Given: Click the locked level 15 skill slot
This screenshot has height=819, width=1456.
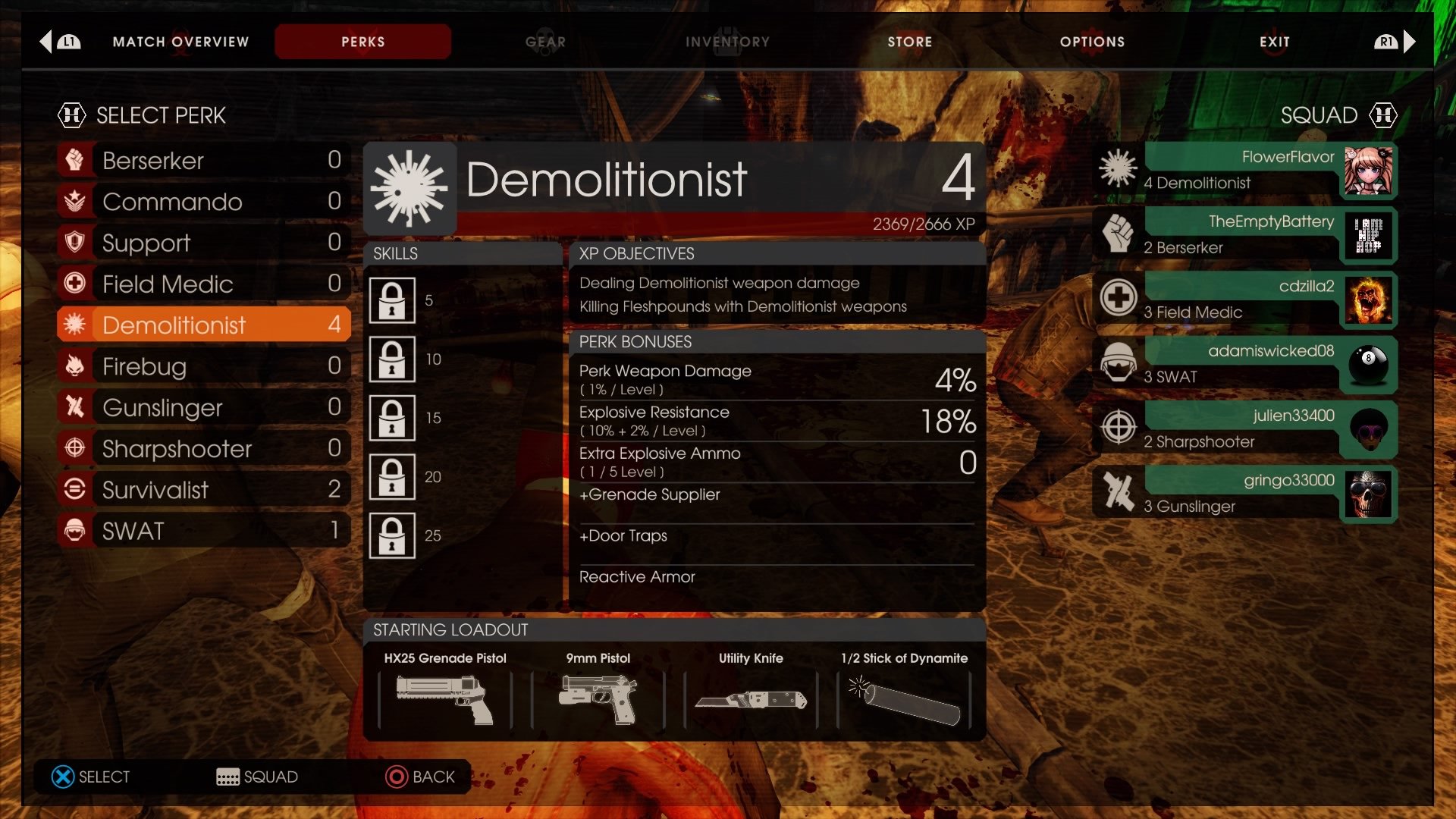Looking at the screenshot, I should [x=391, y=418].
